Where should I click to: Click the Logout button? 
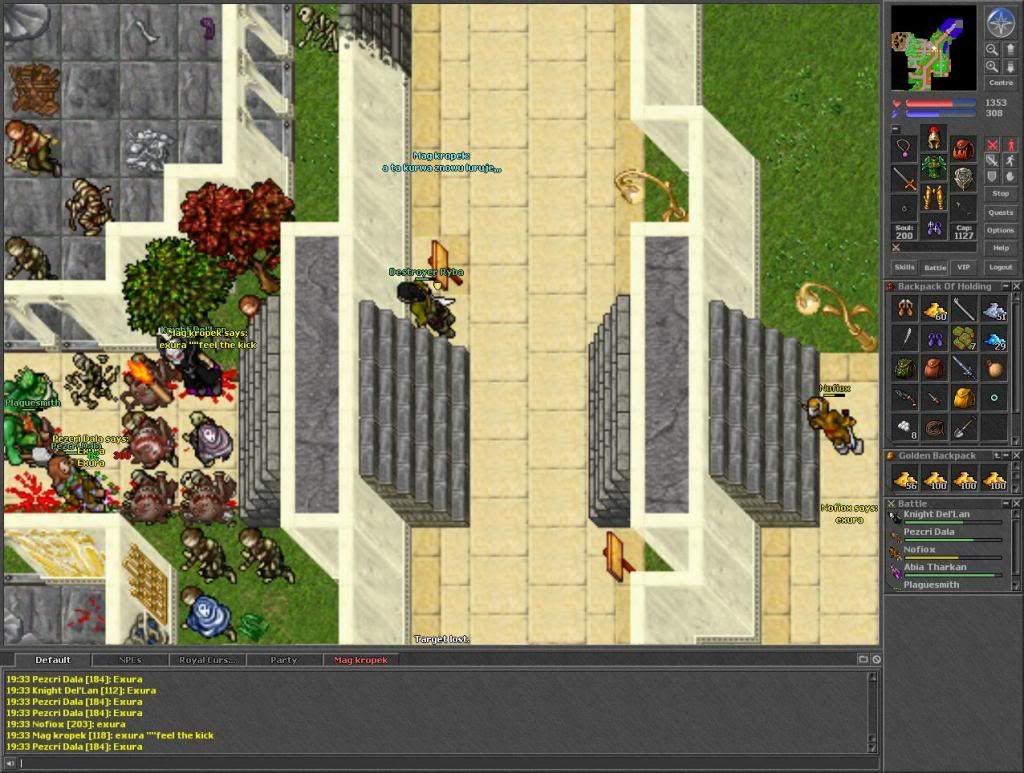tap(1000, 267)
